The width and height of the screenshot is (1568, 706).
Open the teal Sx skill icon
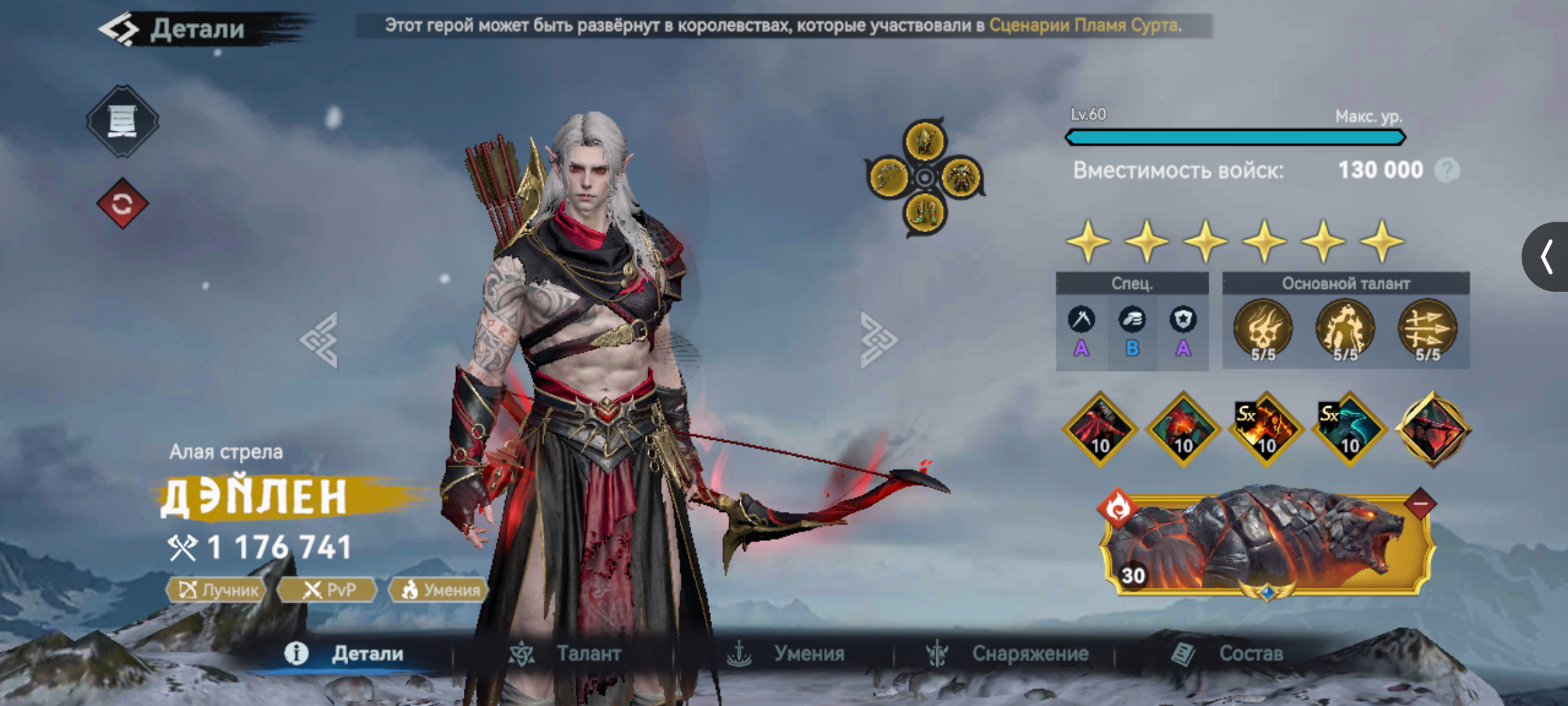pos(1349,429)
